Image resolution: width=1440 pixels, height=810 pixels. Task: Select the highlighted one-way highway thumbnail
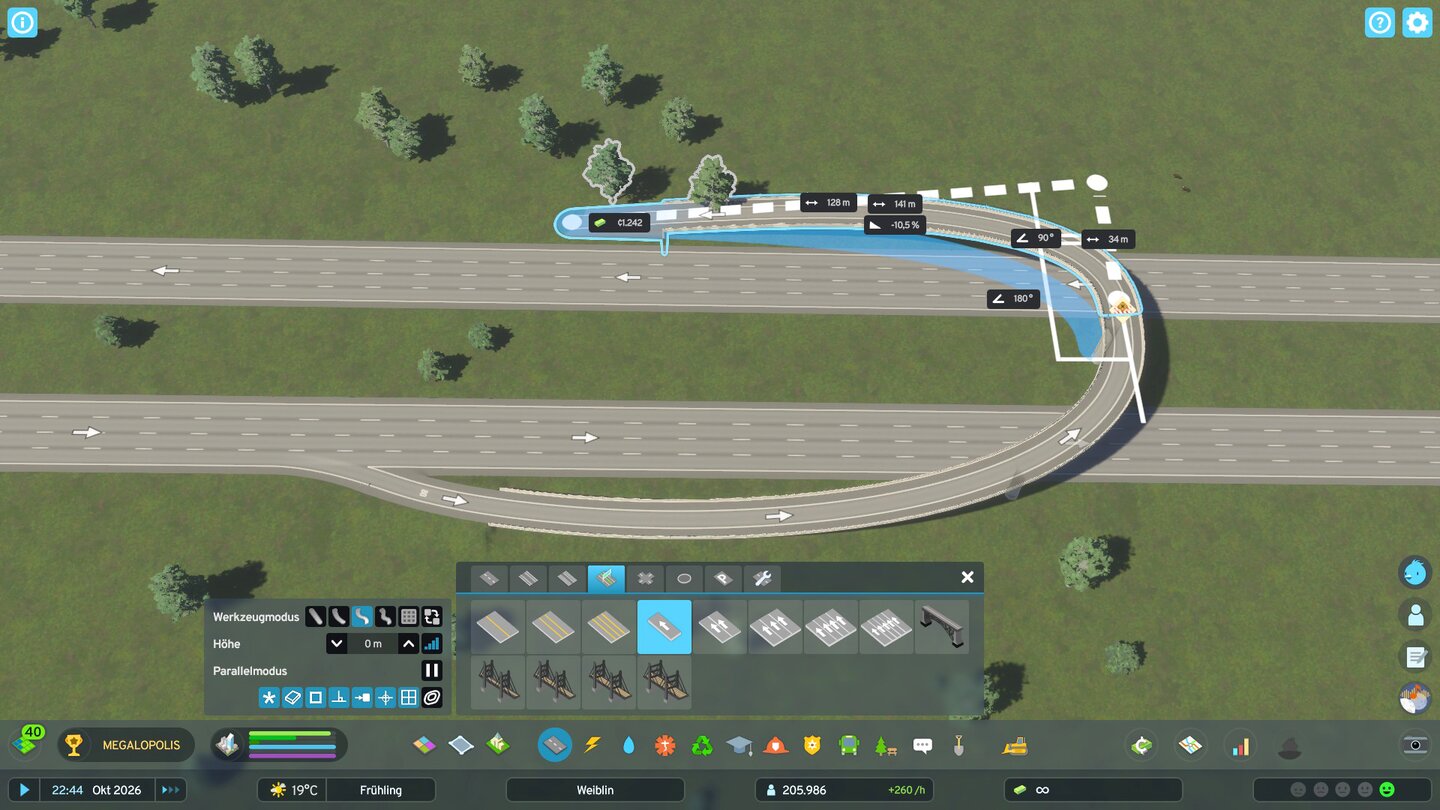[x=663, y=627]
